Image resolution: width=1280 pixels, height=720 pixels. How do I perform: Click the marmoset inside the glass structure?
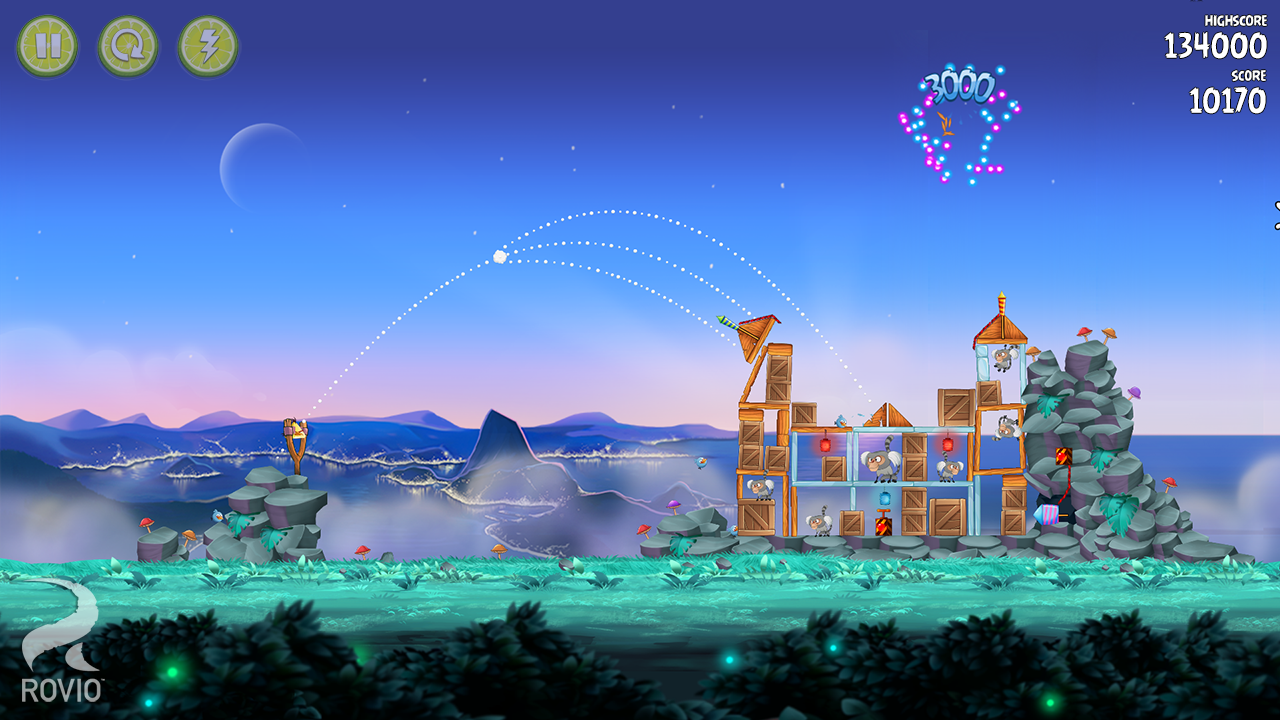tap(880, 464)
